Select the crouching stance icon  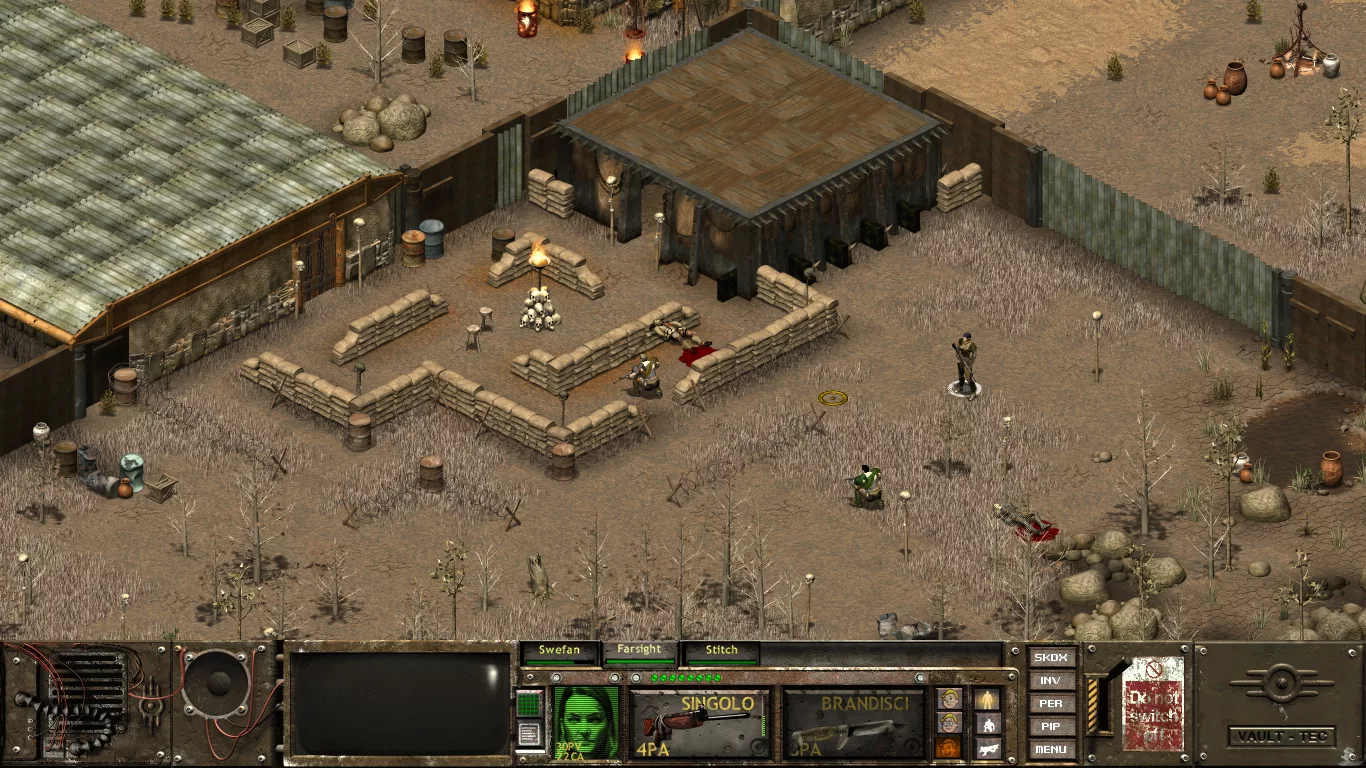pyautogui.click(x=989, y=725)
